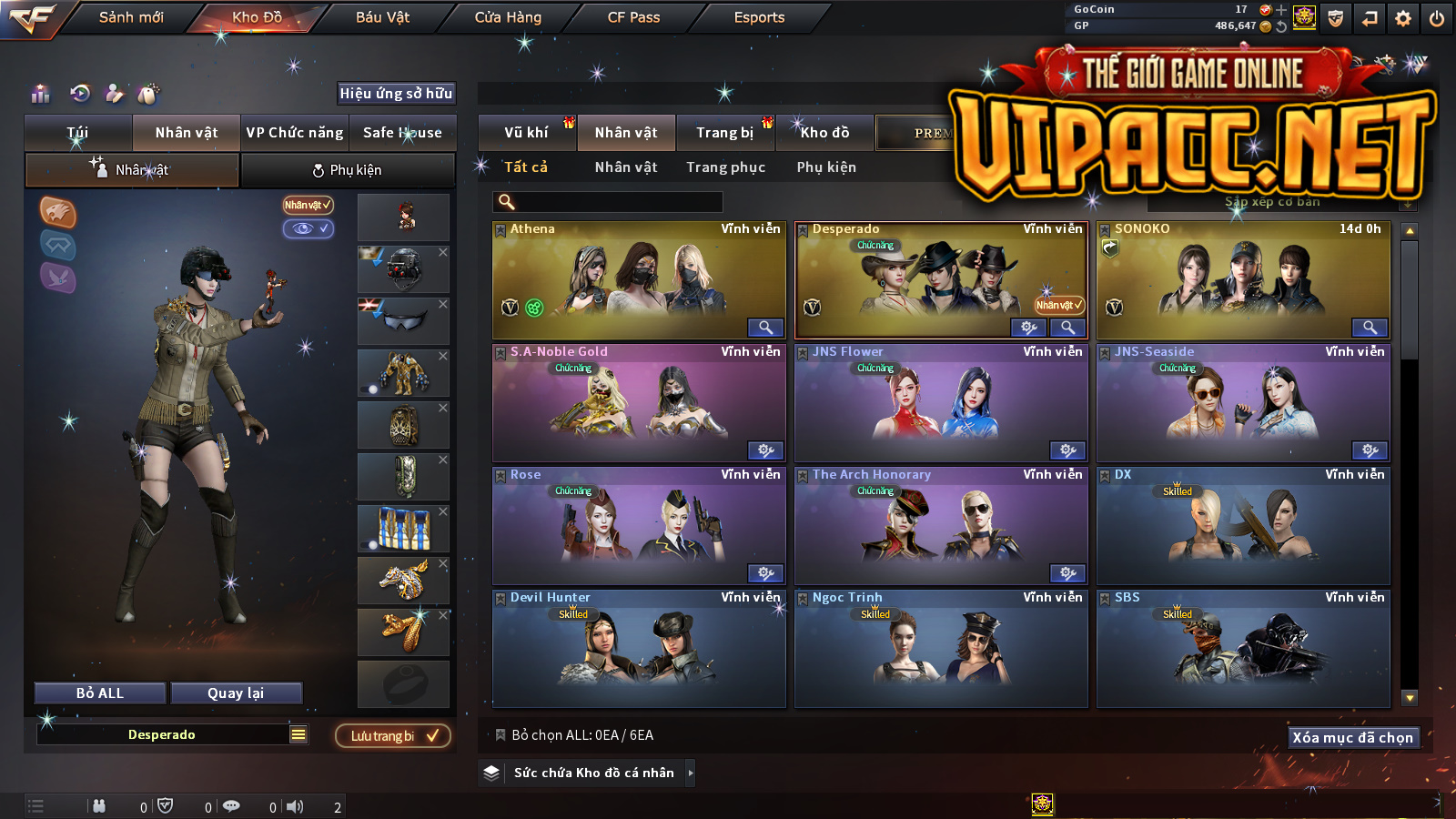1456x819 pixels.
Task: Pick the Devil Hunter character card
Action: (638, 648)
